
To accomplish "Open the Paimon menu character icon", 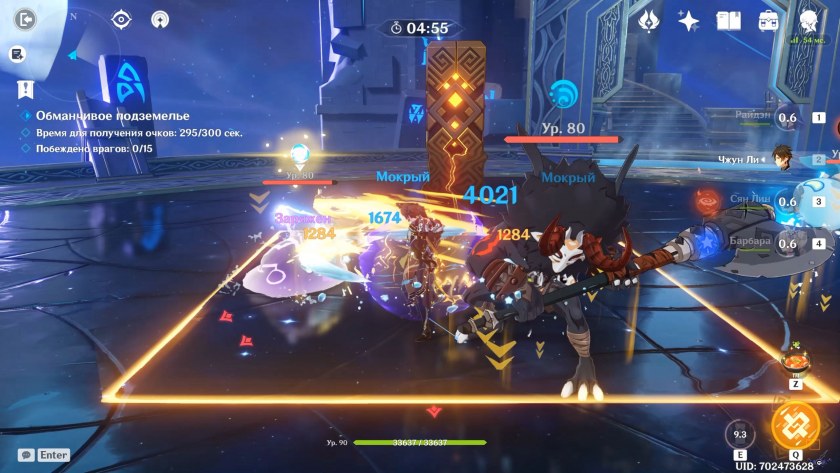I will pyautogui.click(x=808, y=20).
